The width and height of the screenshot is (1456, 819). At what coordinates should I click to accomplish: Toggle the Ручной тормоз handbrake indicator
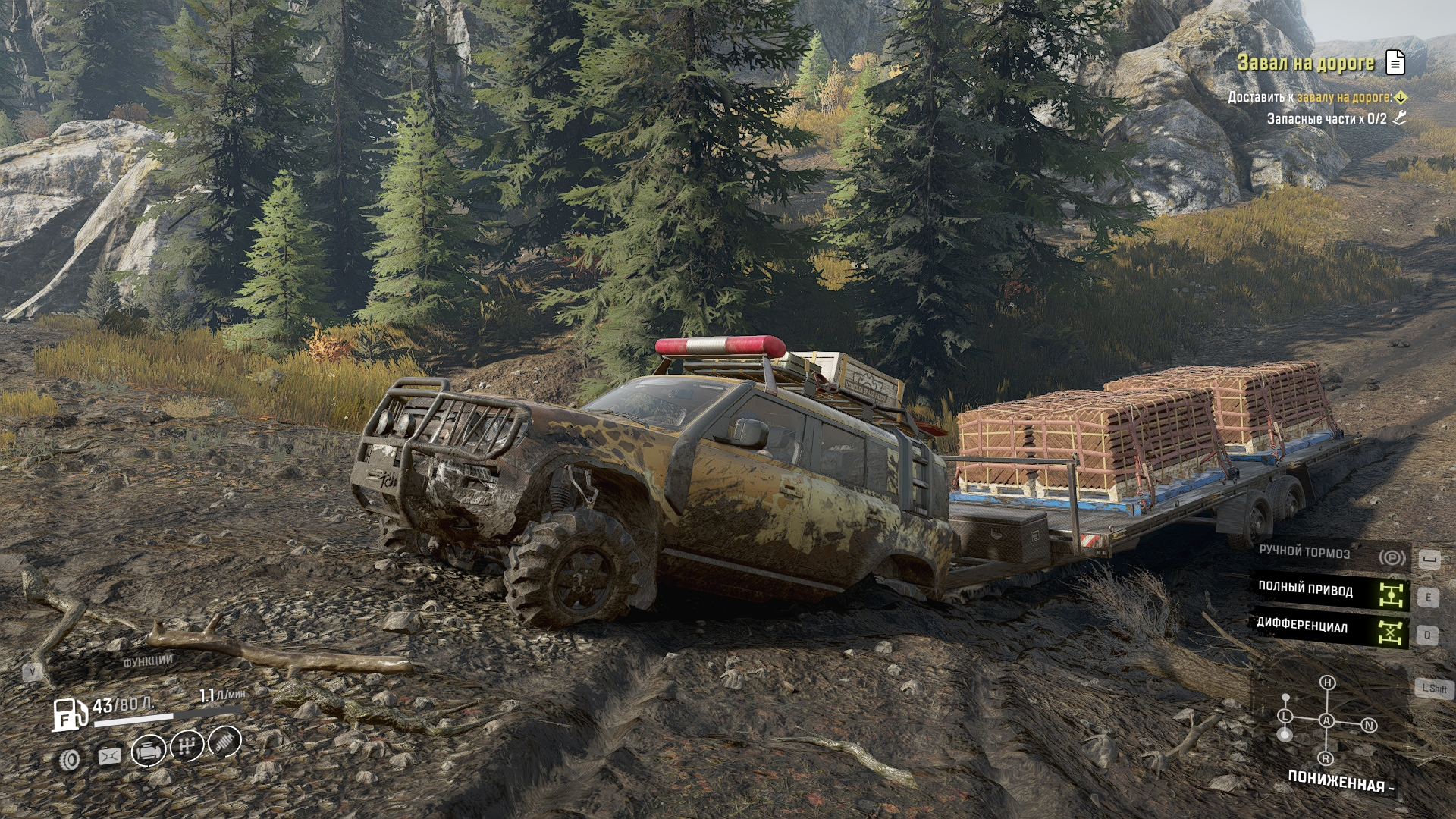pos(1392,558)
